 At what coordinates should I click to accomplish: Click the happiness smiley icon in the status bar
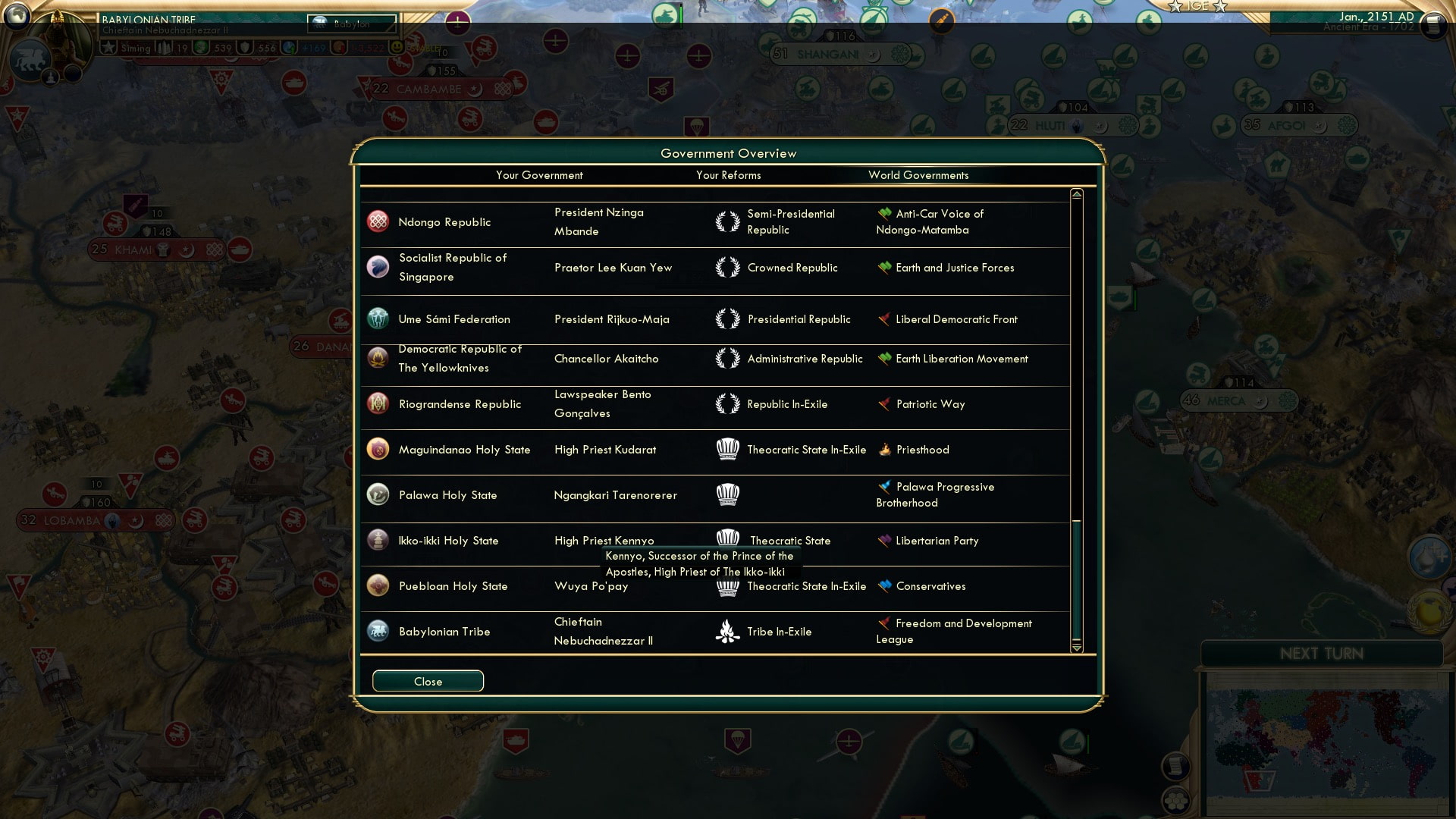coord(397,47)
